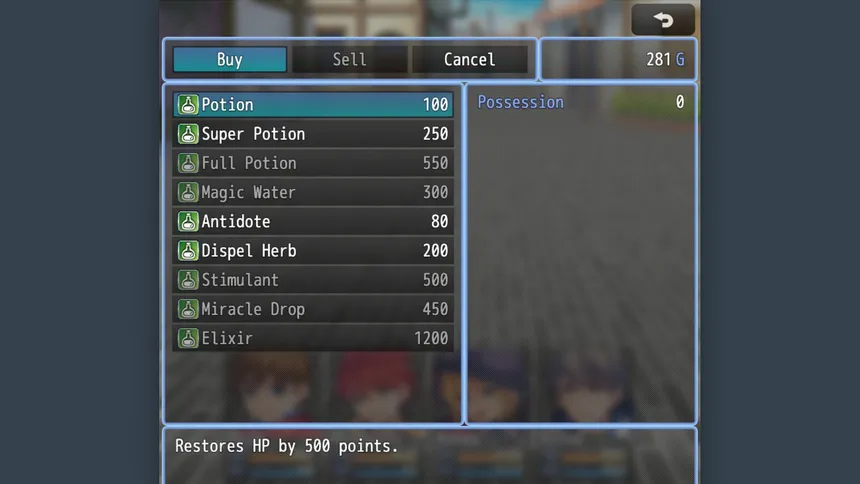Click the Stimulant row
860x484 pixels.
tap(313, 280)
